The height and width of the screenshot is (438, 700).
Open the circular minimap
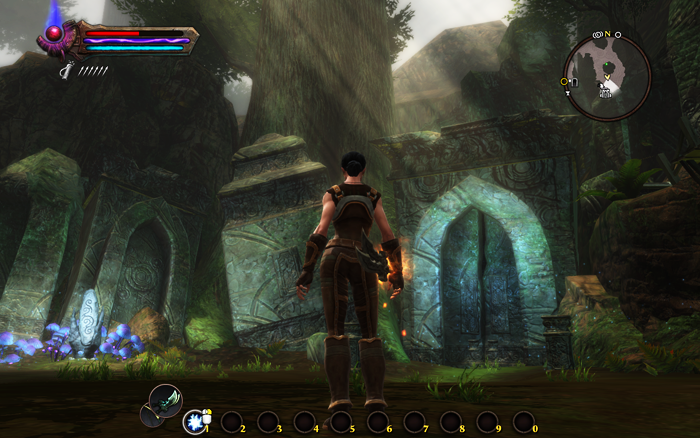(x=607, y=75)
